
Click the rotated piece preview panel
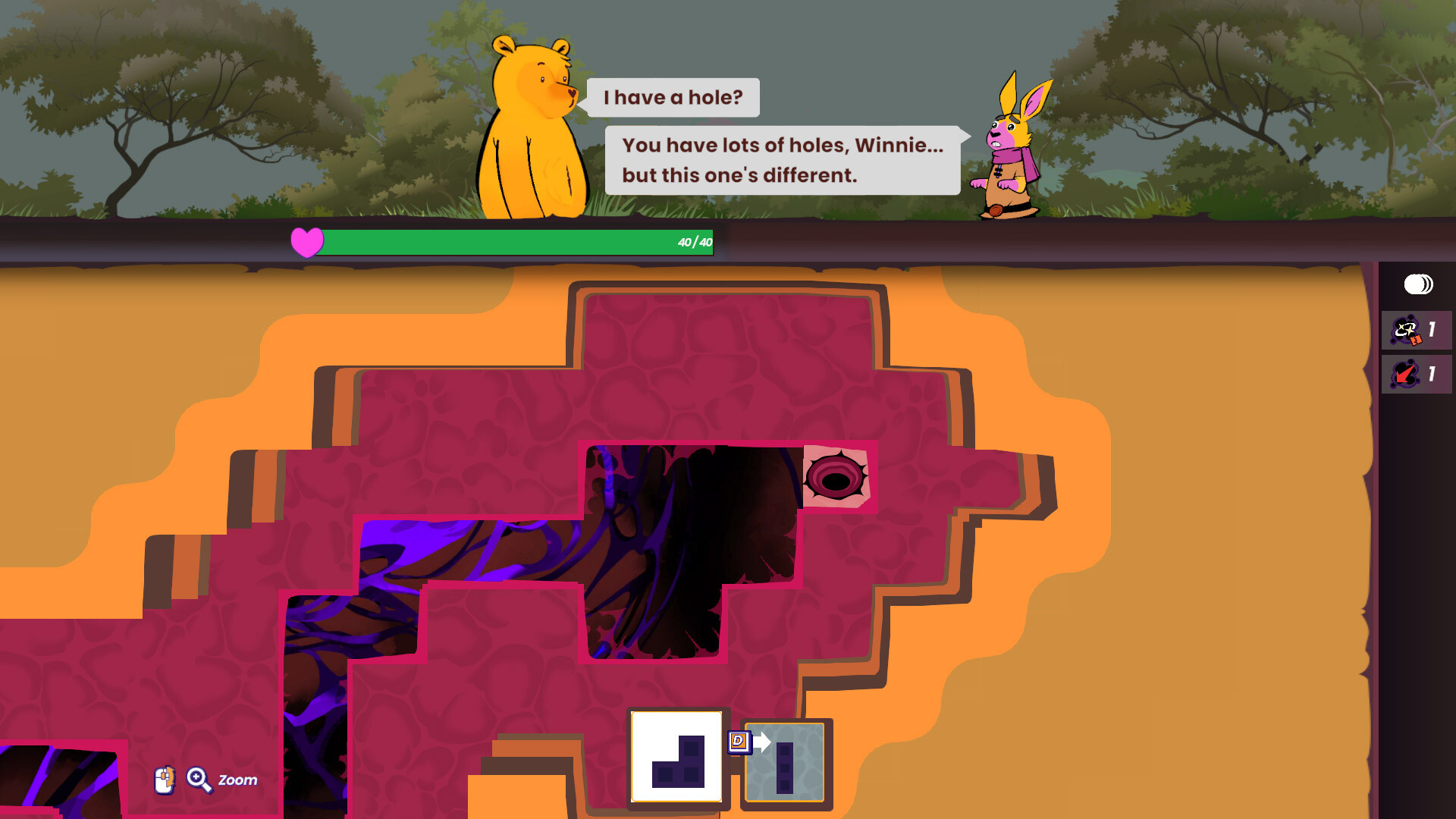[785, 761]
